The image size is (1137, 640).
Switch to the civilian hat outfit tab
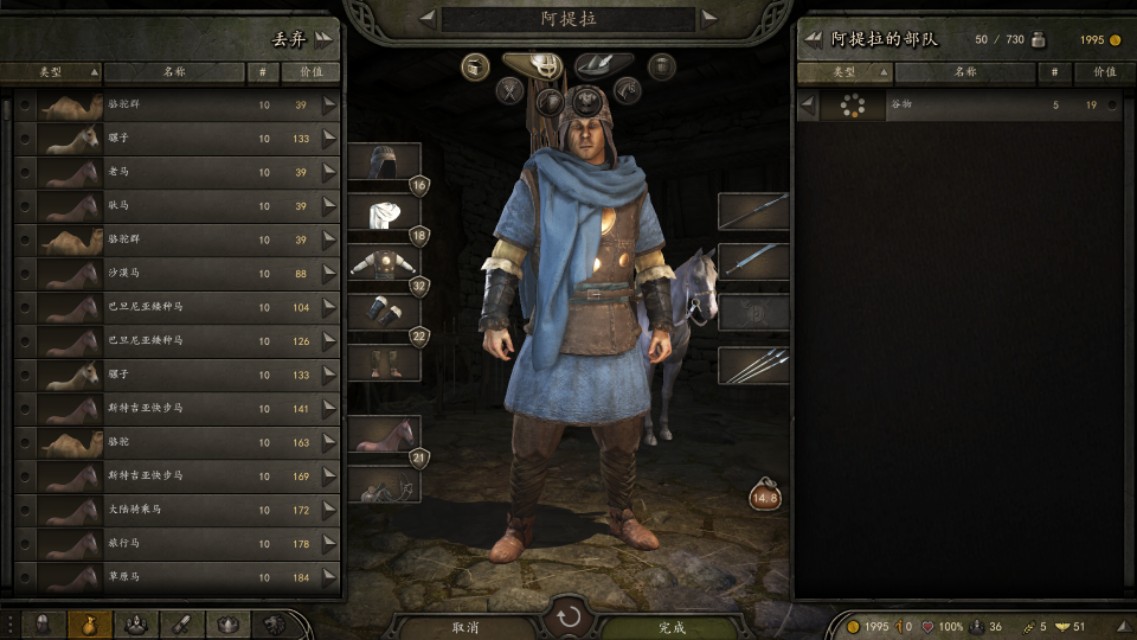(603, 64)
